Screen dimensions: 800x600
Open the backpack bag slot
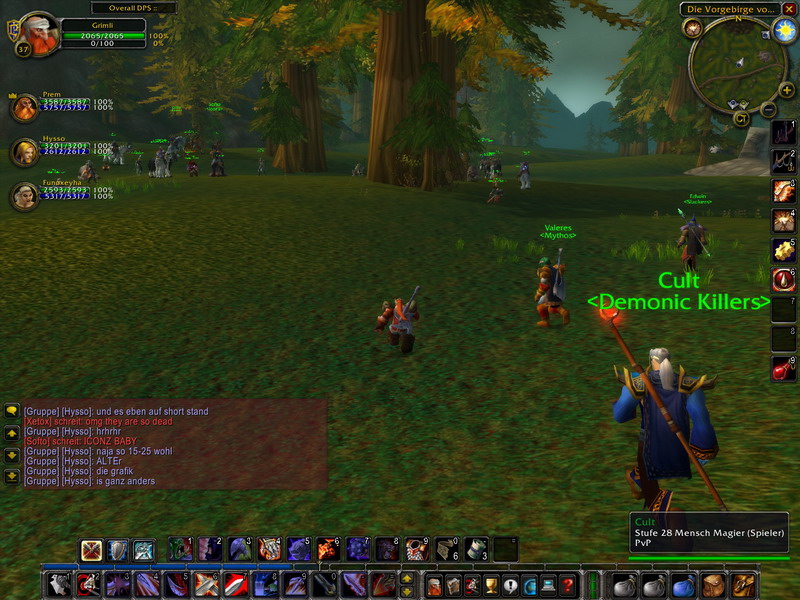(742, 585)
